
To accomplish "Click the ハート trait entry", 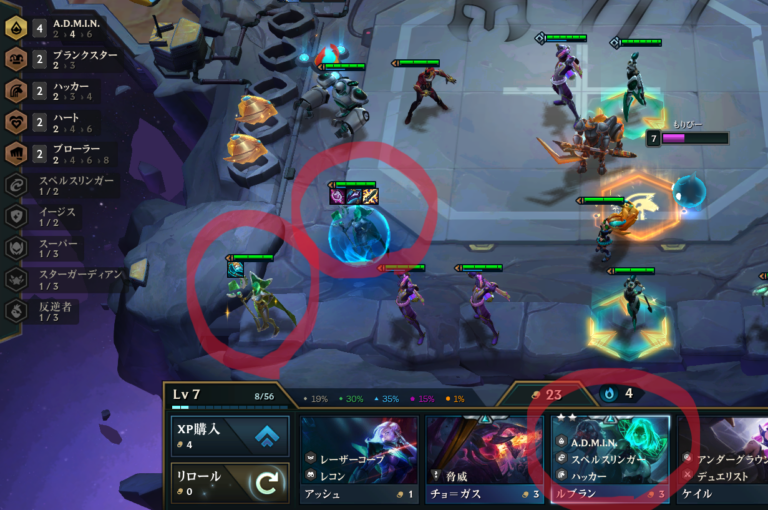I will 62,122.
